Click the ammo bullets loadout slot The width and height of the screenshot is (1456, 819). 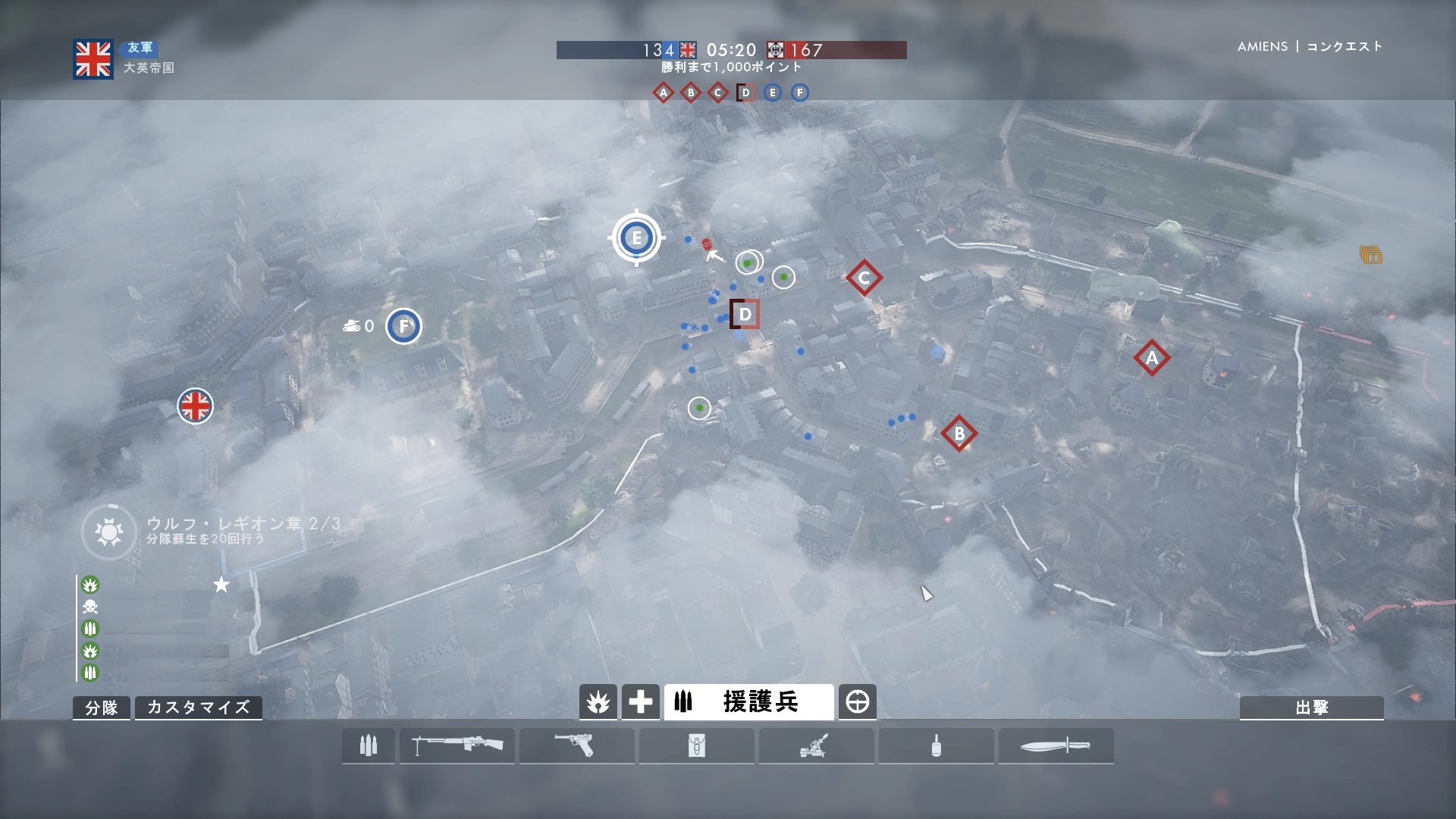(x=369, y=746)
